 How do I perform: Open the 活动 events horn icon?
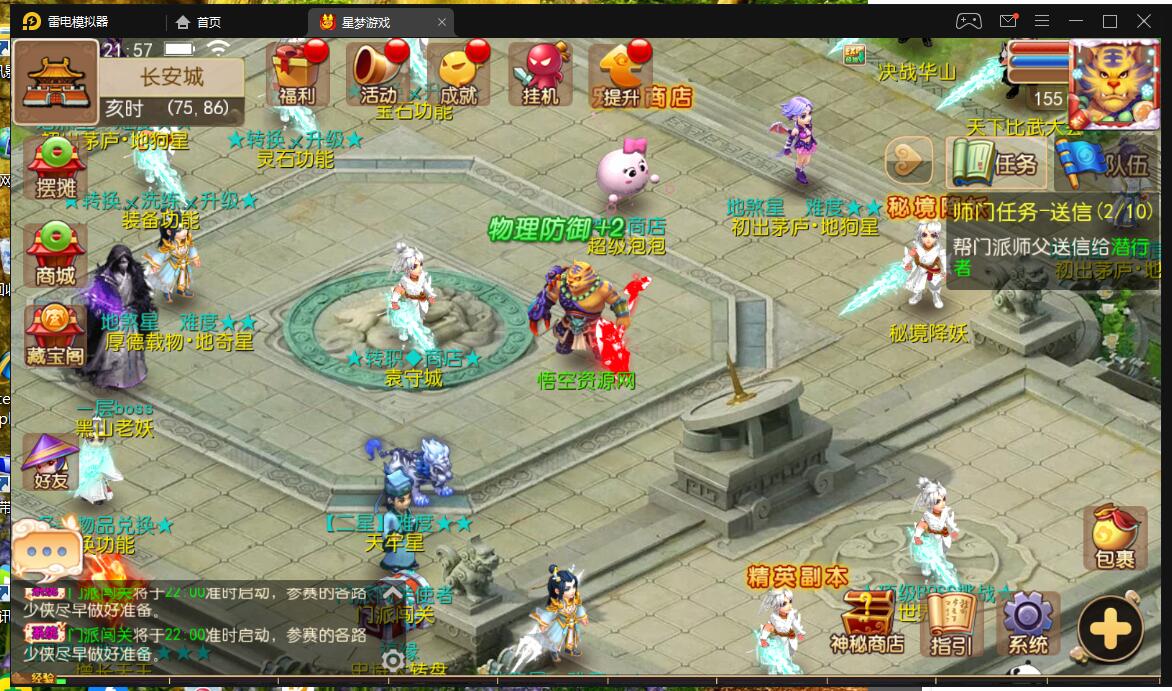377,73
